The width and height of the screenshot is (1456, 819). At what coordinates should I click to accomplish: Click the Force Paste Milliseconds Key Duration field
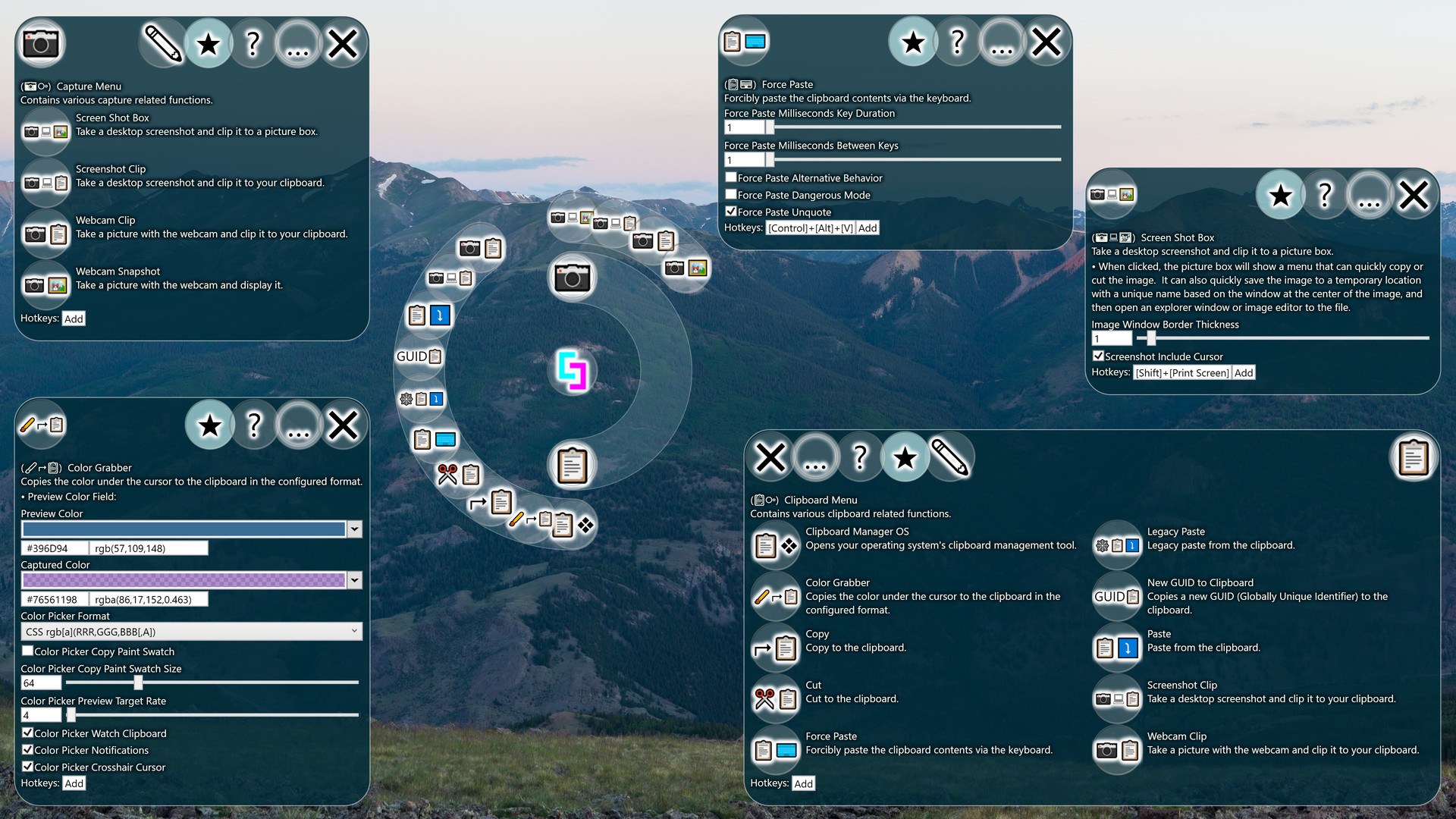743,127
